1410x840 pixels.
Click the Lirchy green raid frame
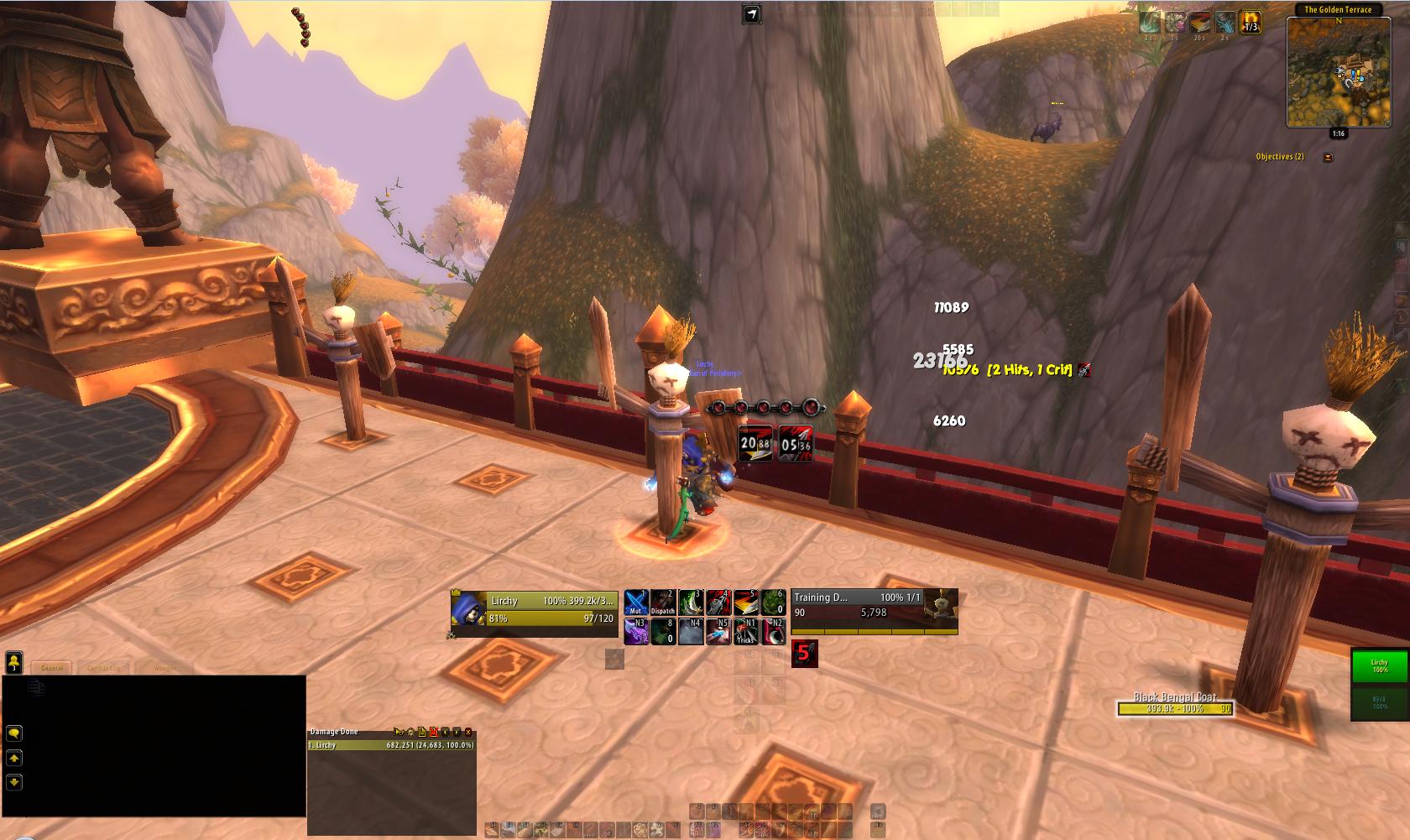(x=1380, y=667)
